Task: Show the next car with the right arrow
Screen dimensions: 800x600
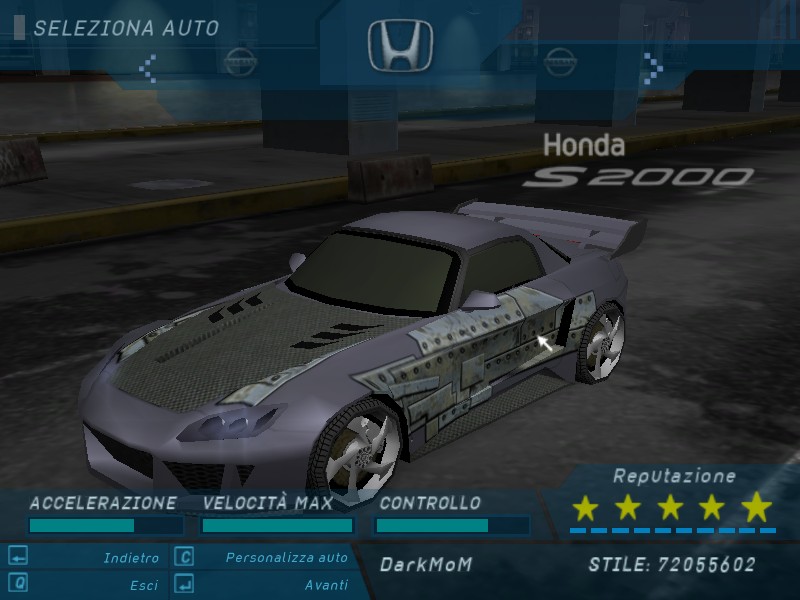Action: coord(652,68)
